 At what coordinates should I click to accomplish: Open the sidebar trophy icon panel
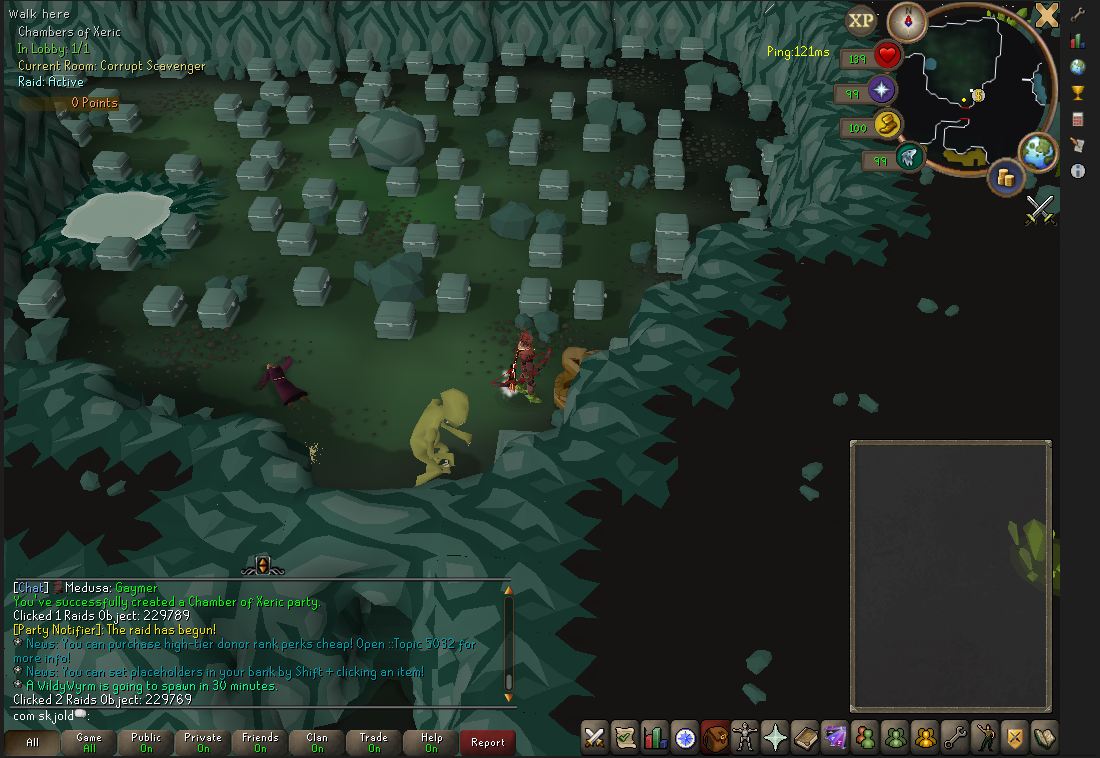tap(1078, 93)
